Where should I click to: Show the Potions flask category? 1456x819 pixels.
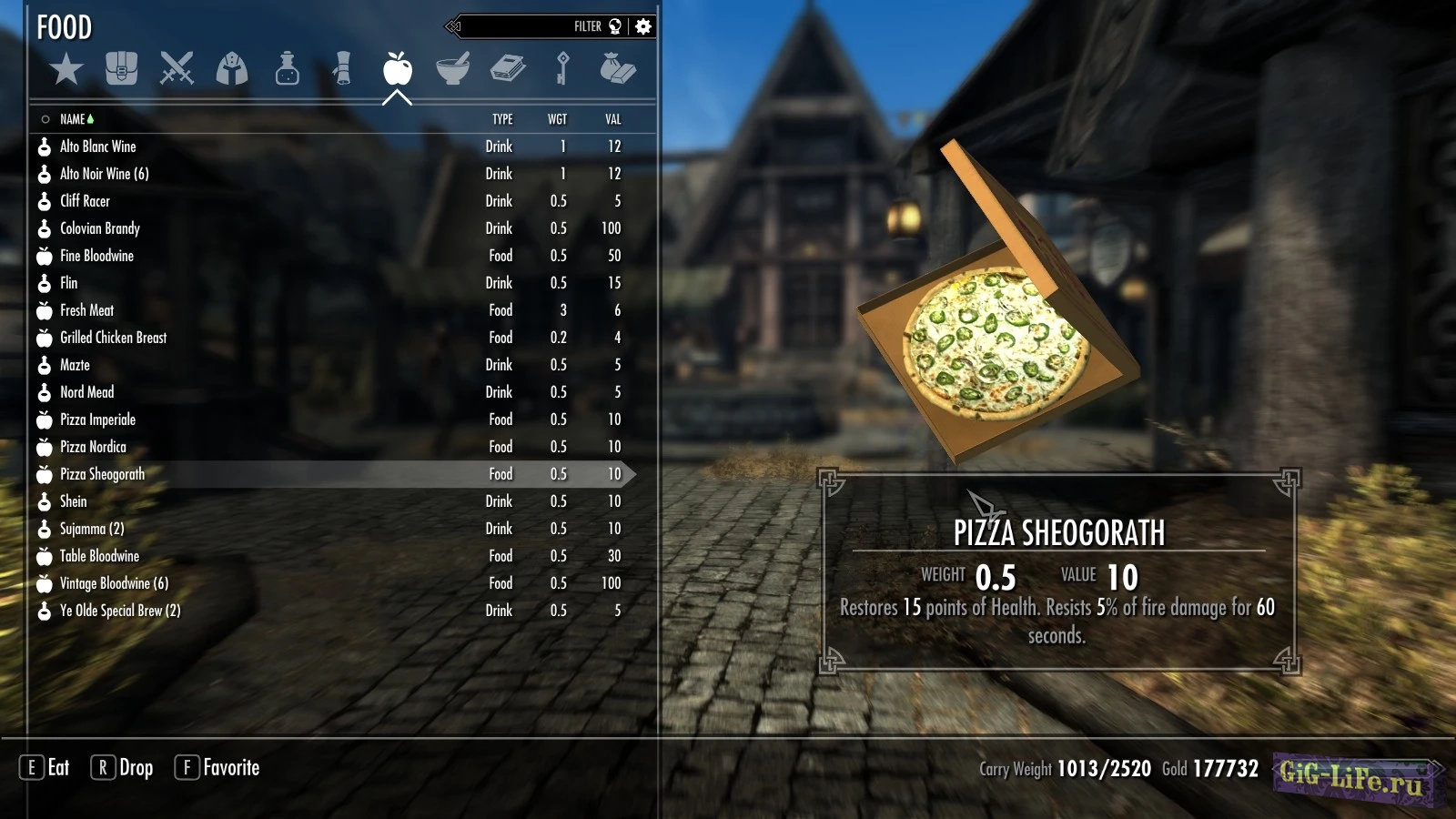(288, 69)
